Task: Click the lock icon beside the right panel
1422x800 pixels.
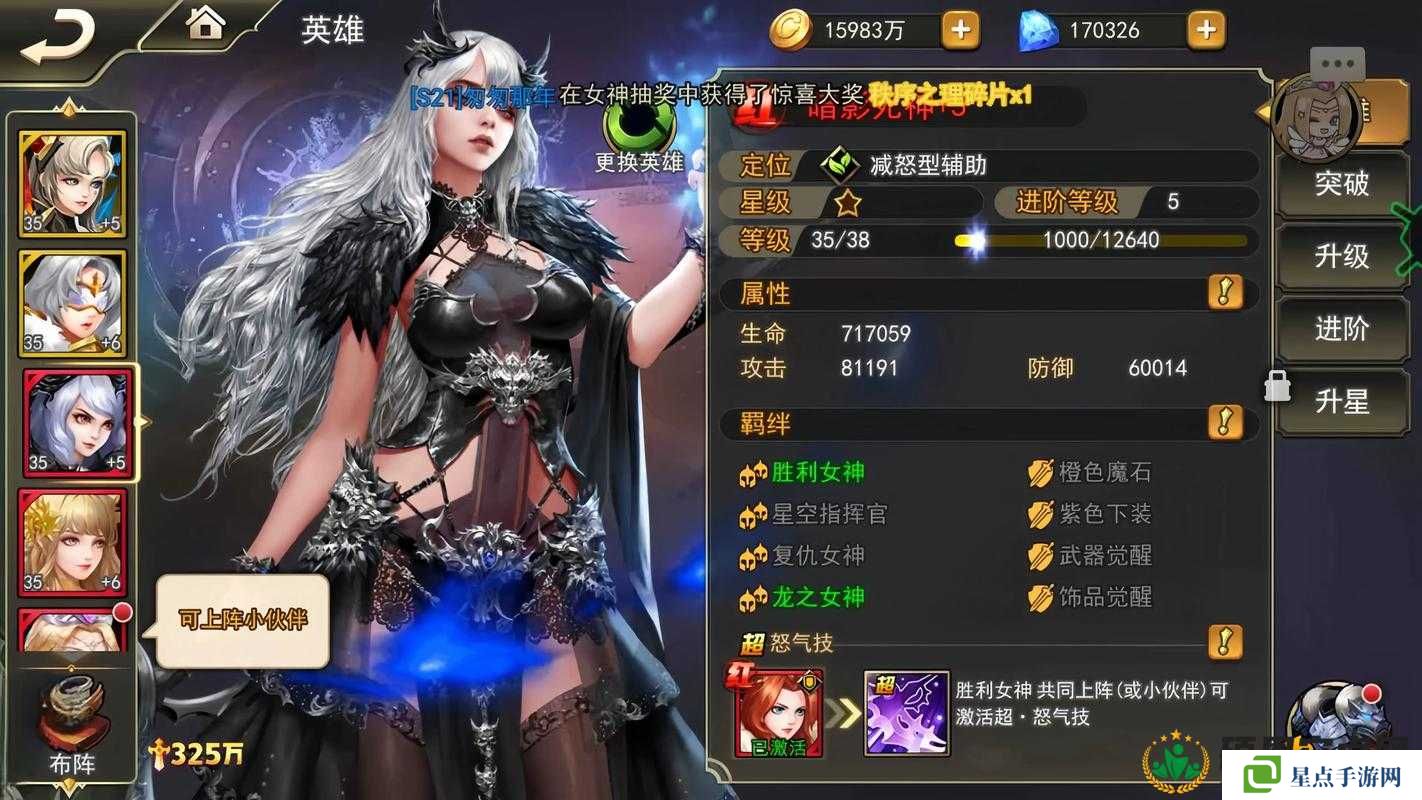Action: pos(1277,384)
